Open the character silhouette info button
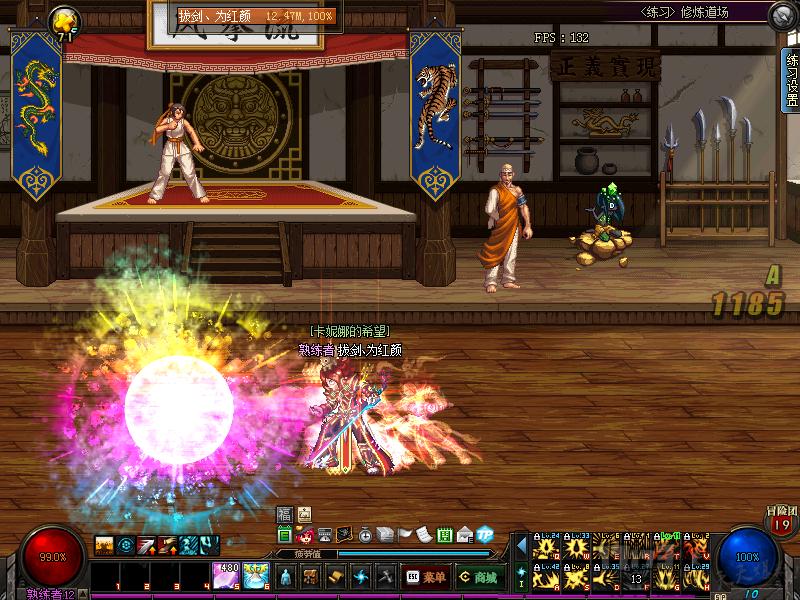This screenshot has width=800, height=600. [285, 577]
